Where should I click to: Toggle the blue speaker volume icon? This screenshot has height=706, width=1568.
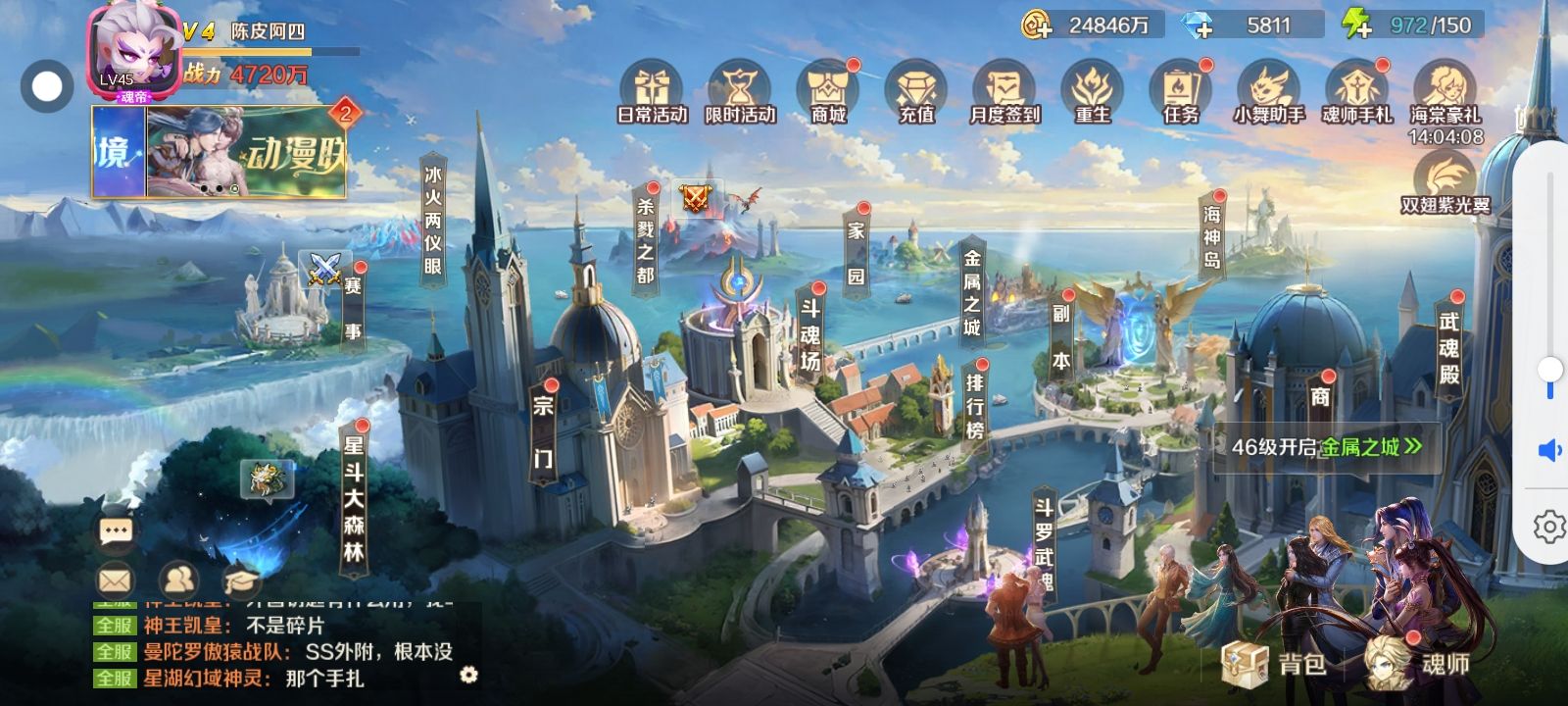[1549, 450]
